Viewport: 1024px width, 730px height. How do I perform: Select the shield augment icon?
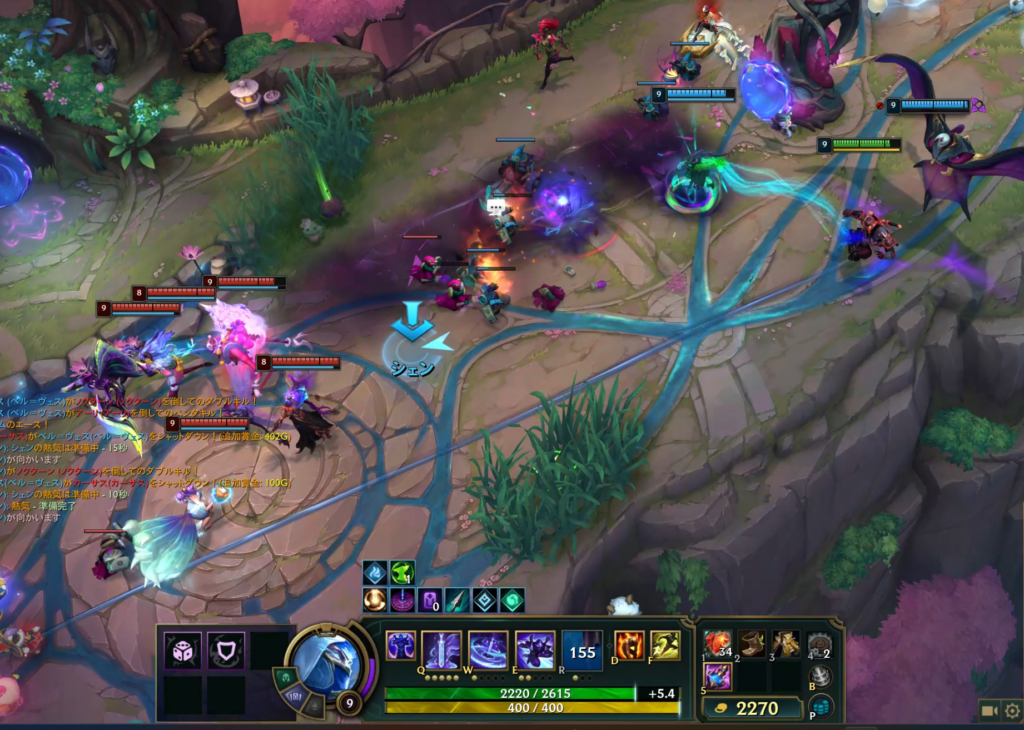click(226, 651)
